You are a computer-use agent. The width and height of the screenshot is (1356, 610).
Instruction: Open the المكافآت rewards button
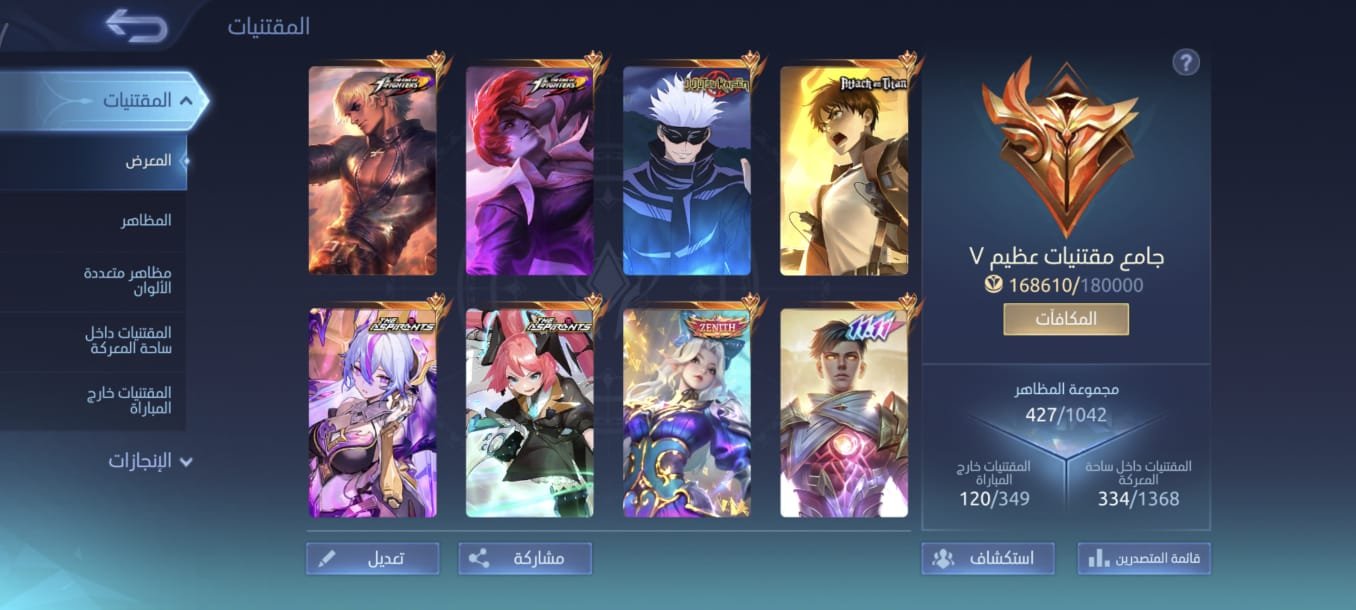[1066, 319]
